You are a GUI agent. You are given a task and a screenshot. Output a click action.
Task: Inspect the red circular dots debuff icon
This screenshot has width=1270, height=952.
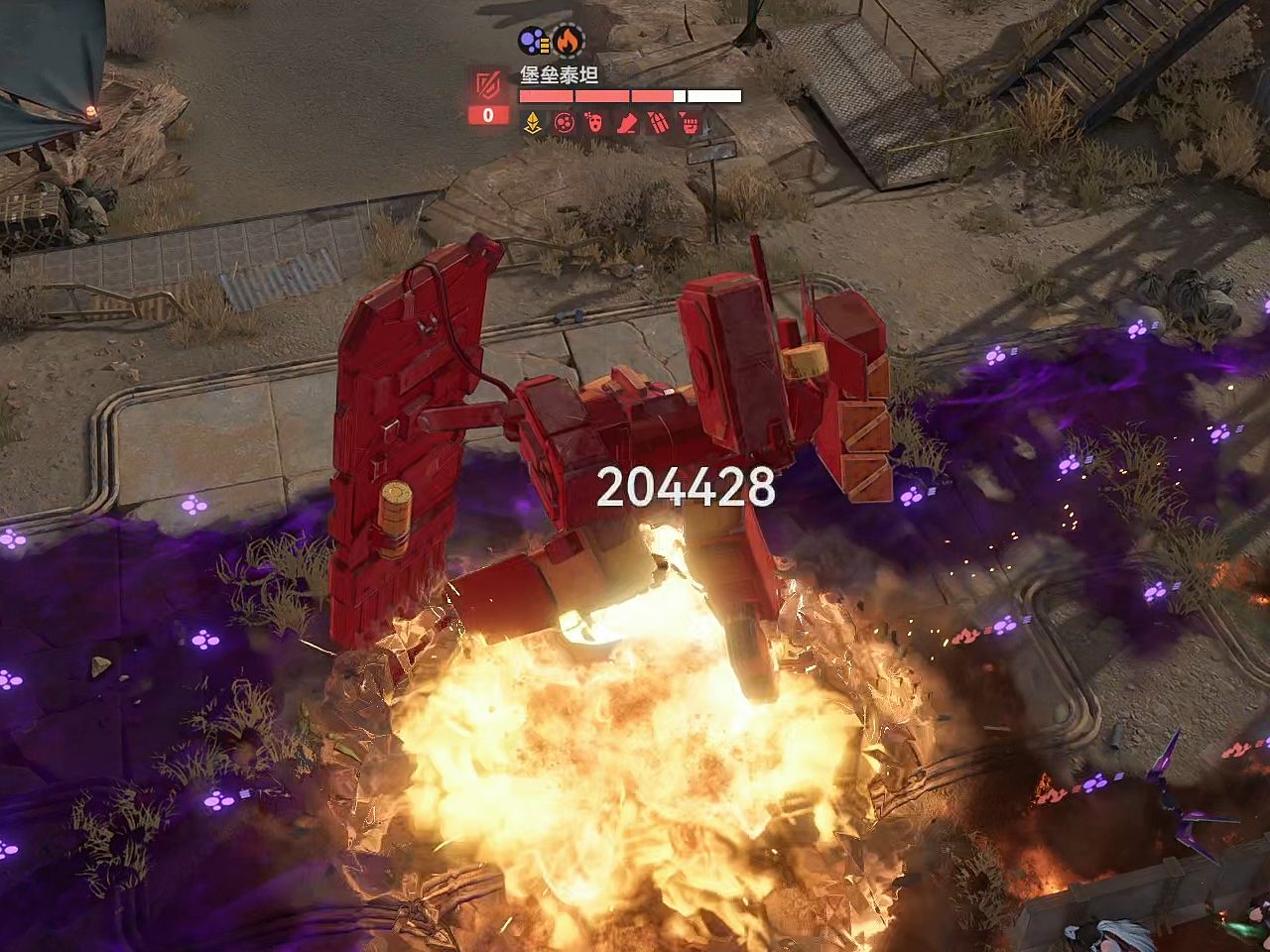click(564, 123)
